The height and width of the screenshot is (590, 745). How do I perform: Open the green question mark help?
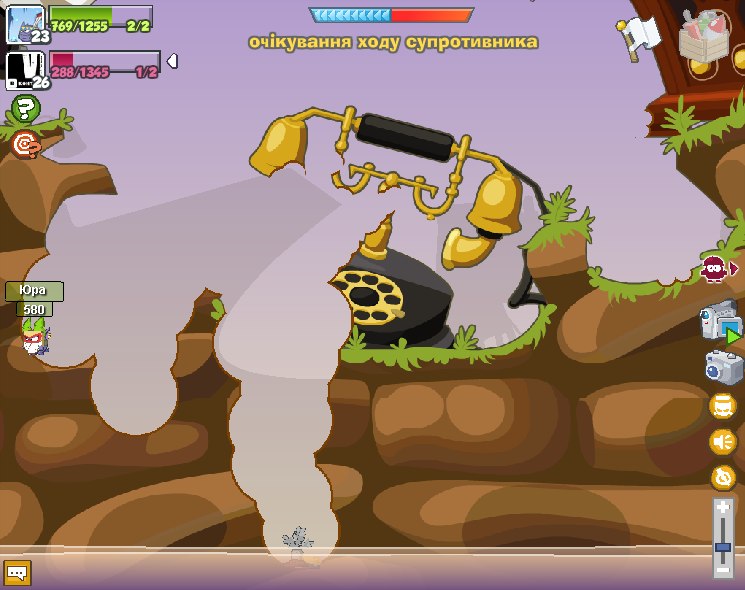coord(25,109)
